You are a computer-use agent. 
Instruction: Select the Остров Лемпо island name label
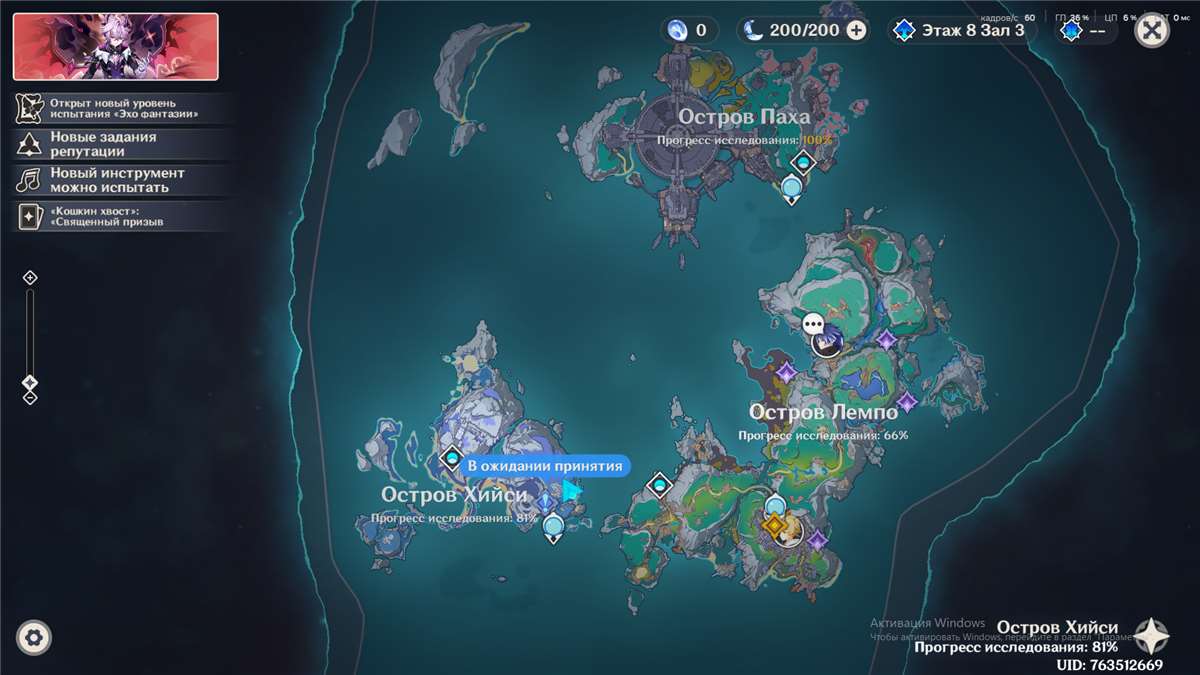[823, 412]
